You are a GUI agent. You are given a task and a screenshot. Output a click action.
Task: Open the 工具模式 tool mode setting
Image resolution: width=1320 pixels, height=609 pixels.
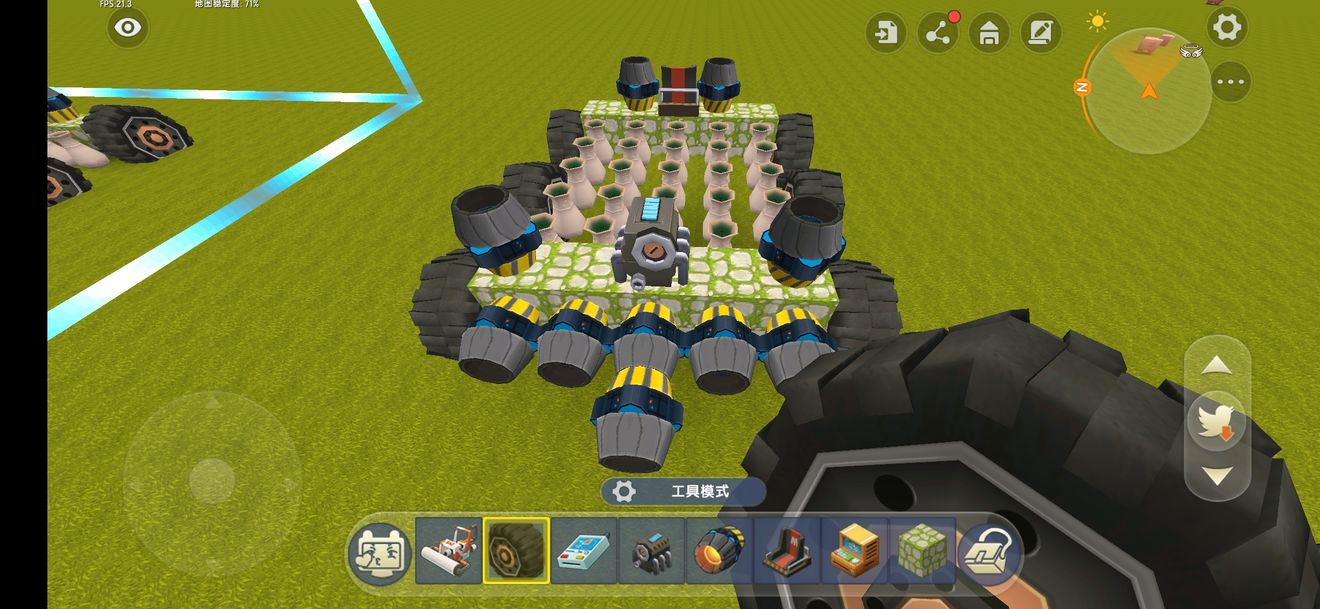pos(684,491)
